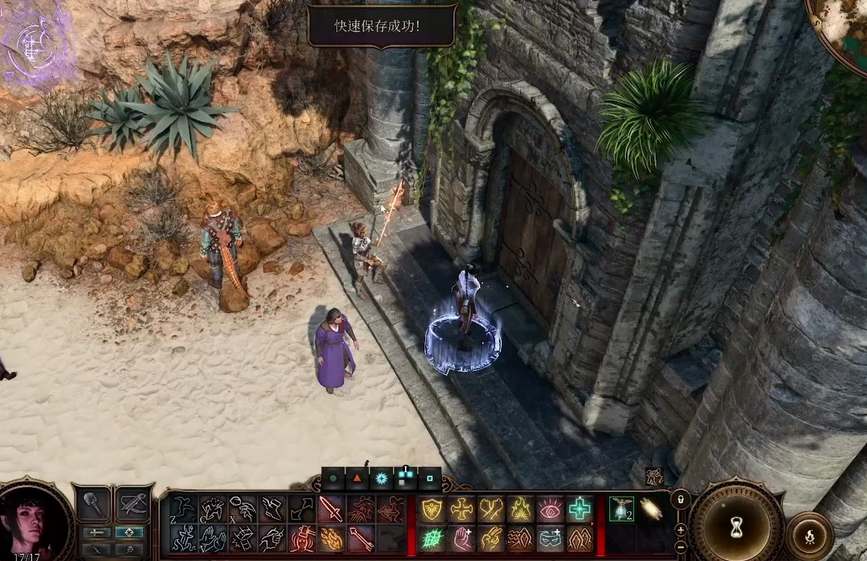Use the potion flask with count 2

click(621, 509)
